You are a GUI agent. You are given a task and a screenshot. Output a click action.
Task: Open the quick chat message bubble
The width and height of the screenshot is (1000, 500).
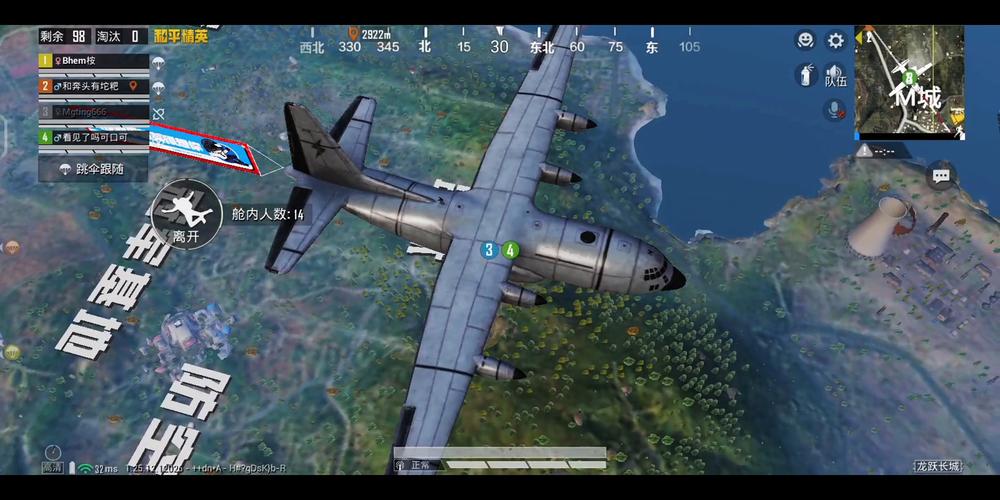940,177
